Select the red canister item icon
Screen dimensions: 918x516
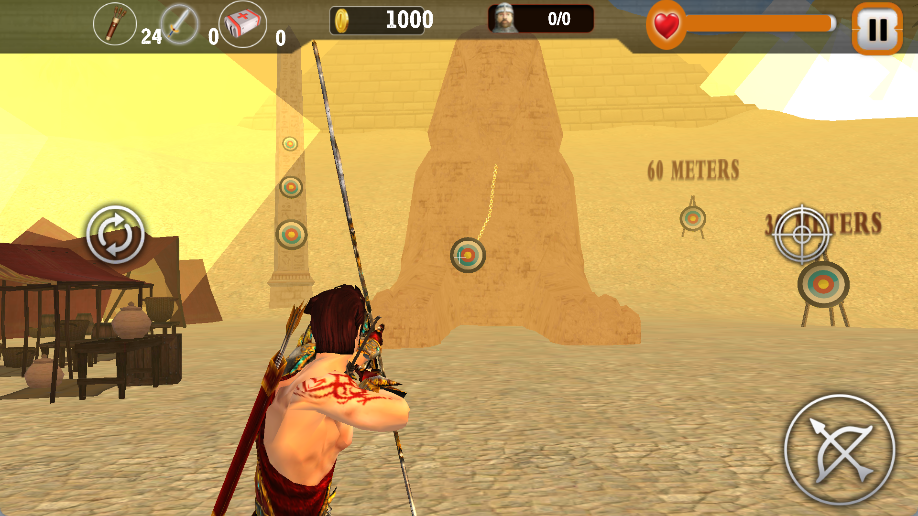pyautogui.click(x=242, y=24)
